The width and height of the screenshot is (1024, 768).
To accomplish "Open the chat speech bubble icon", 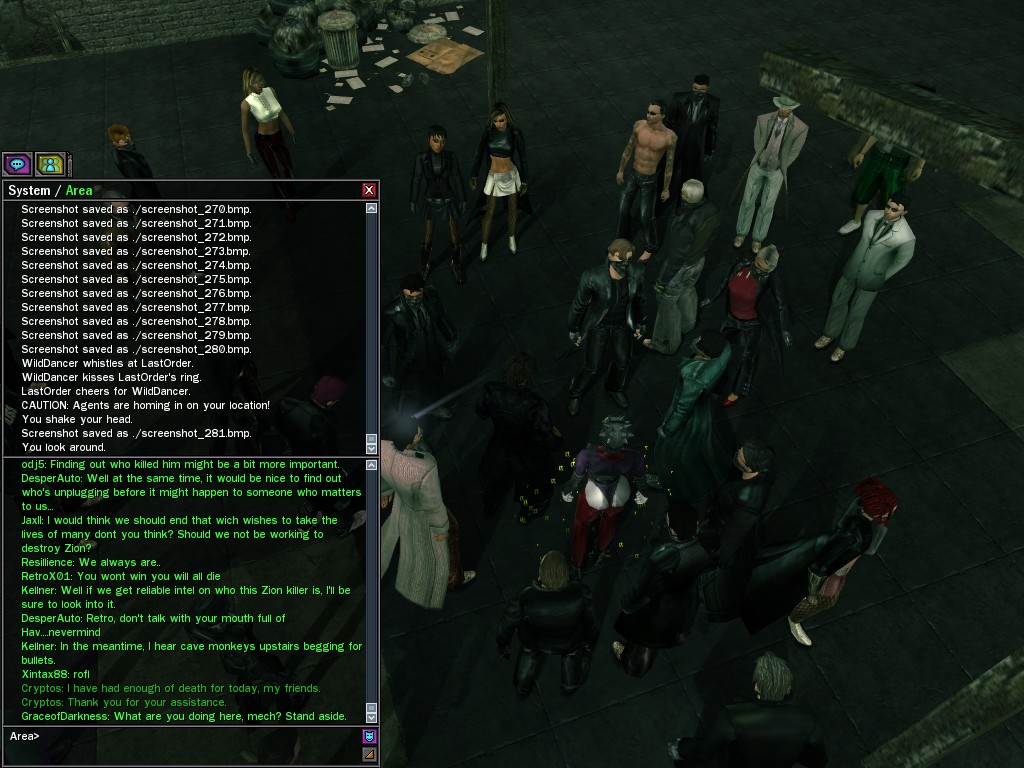I will point(17,164).
